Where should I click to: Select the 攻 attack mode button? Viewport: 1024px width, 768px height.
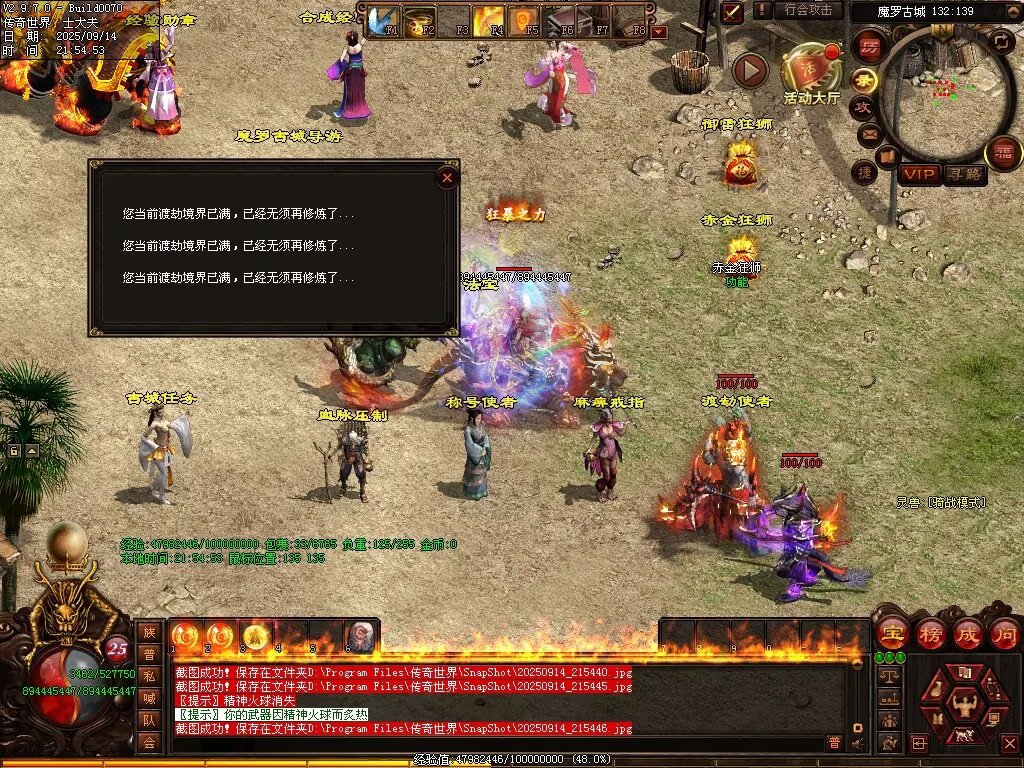[x=863, y=106]
